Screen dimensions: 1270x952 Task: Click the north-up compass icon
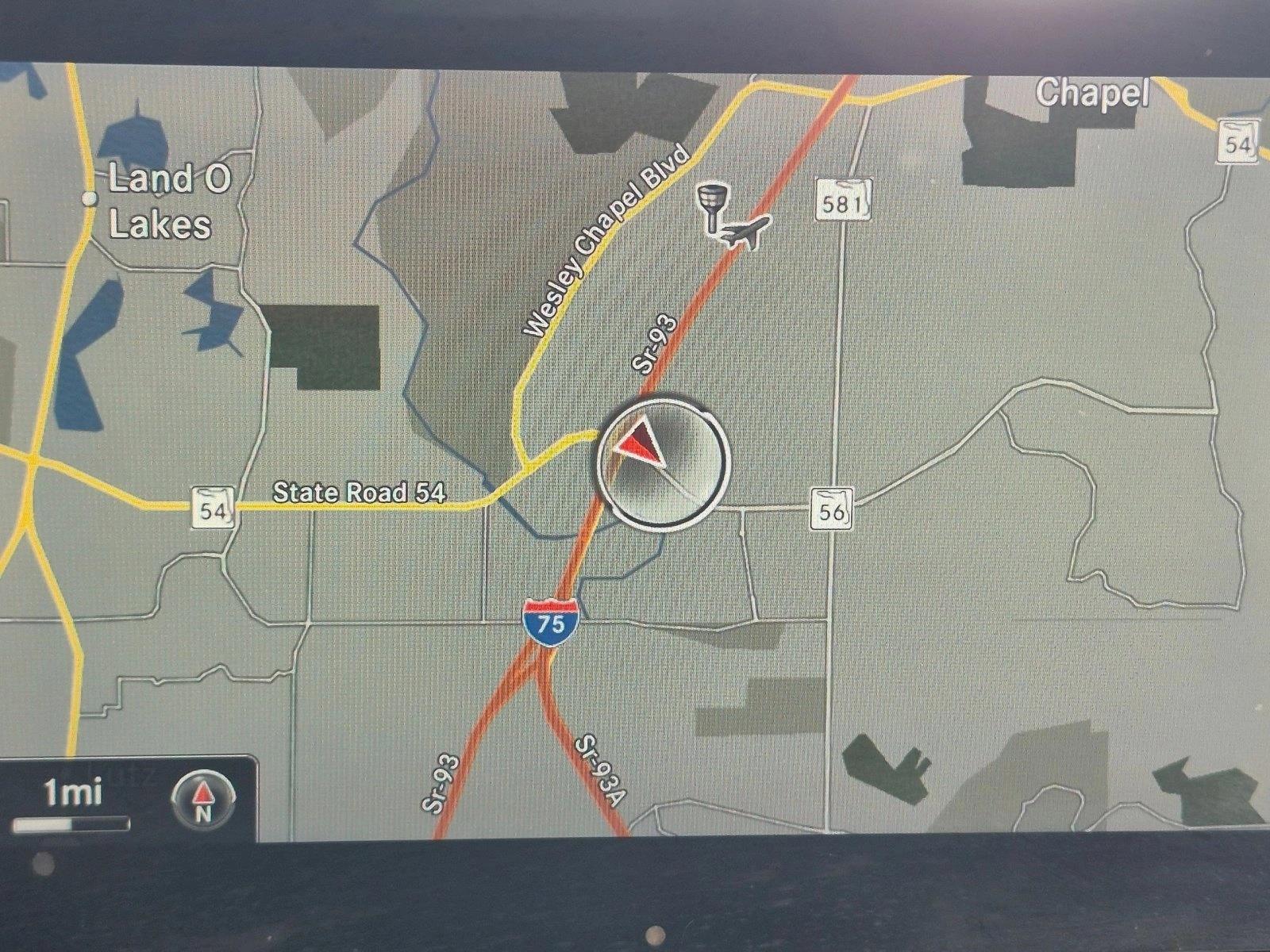pos(203,800)
